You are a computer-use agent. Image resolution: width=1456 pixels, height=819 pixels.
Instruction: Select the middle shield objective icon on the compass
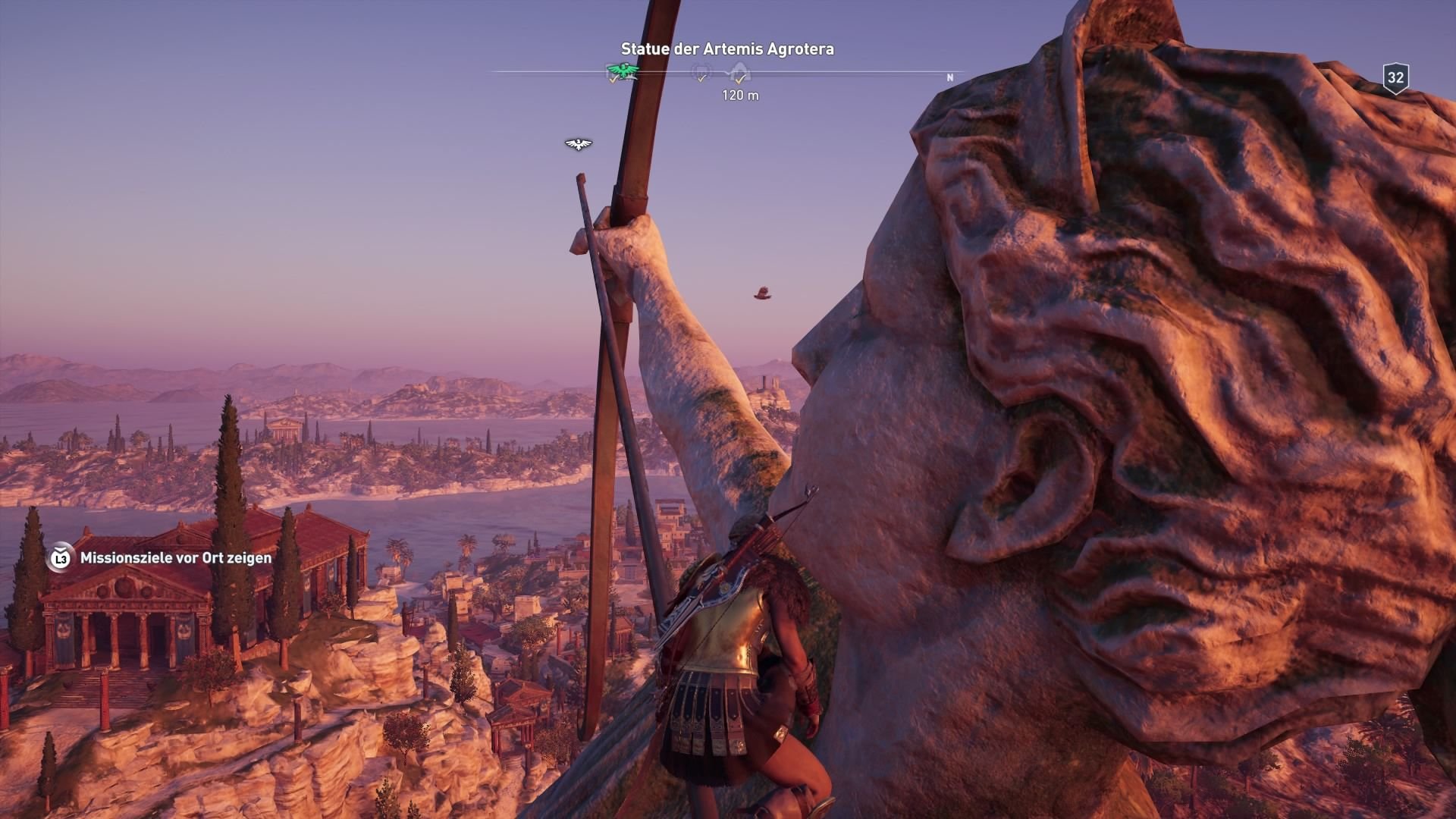click(701, 71)
